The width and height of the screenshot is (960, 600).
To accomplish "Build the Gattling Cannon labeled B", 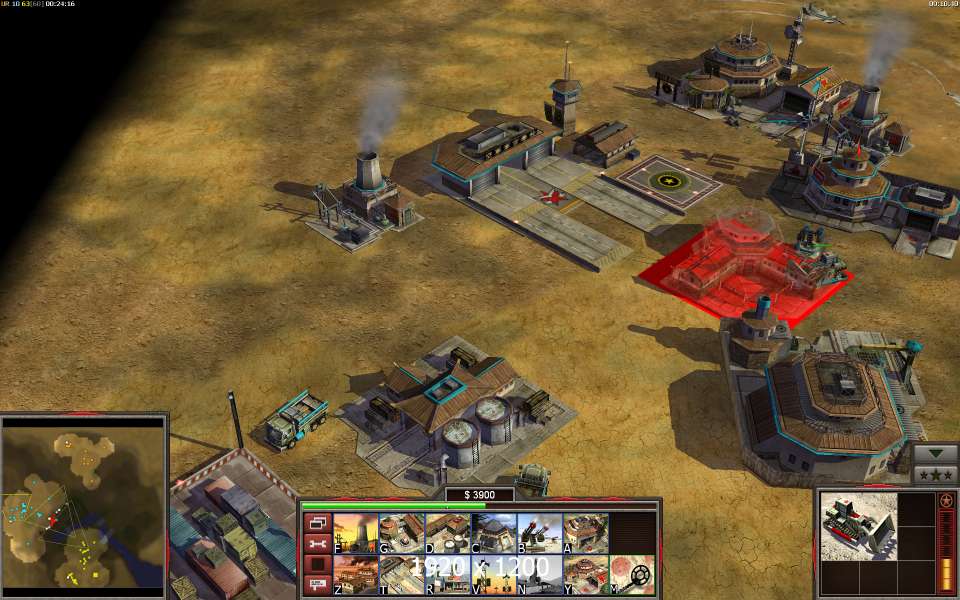I will (539, 534).
